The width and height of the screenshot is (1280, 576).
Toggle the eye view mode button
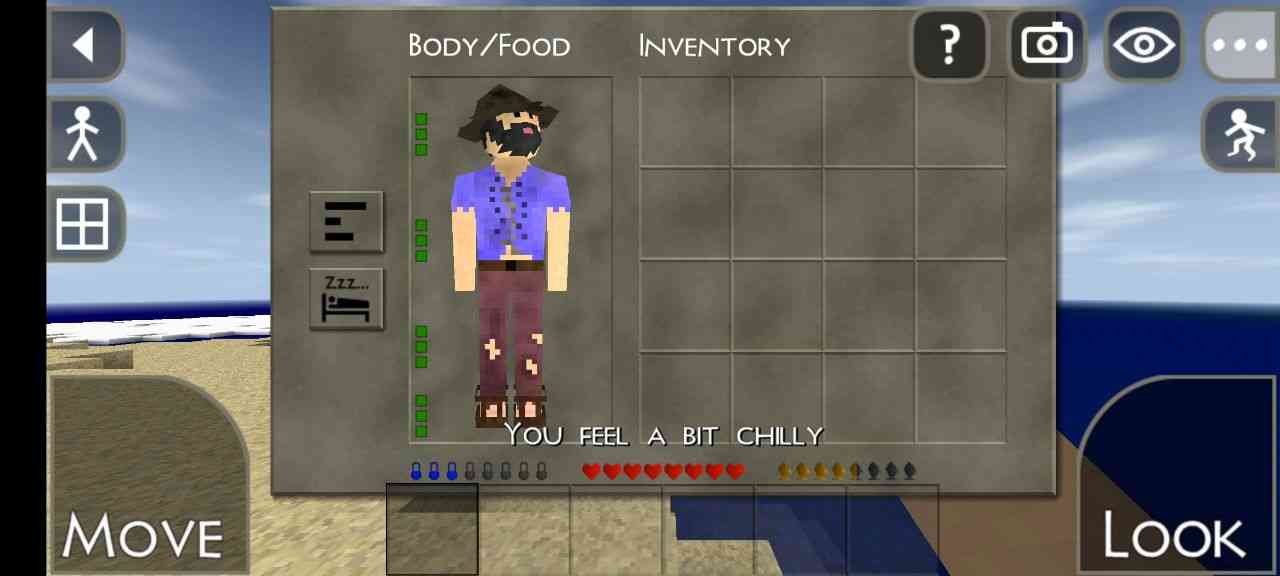pyautogui.click(x=1142, y=46)
